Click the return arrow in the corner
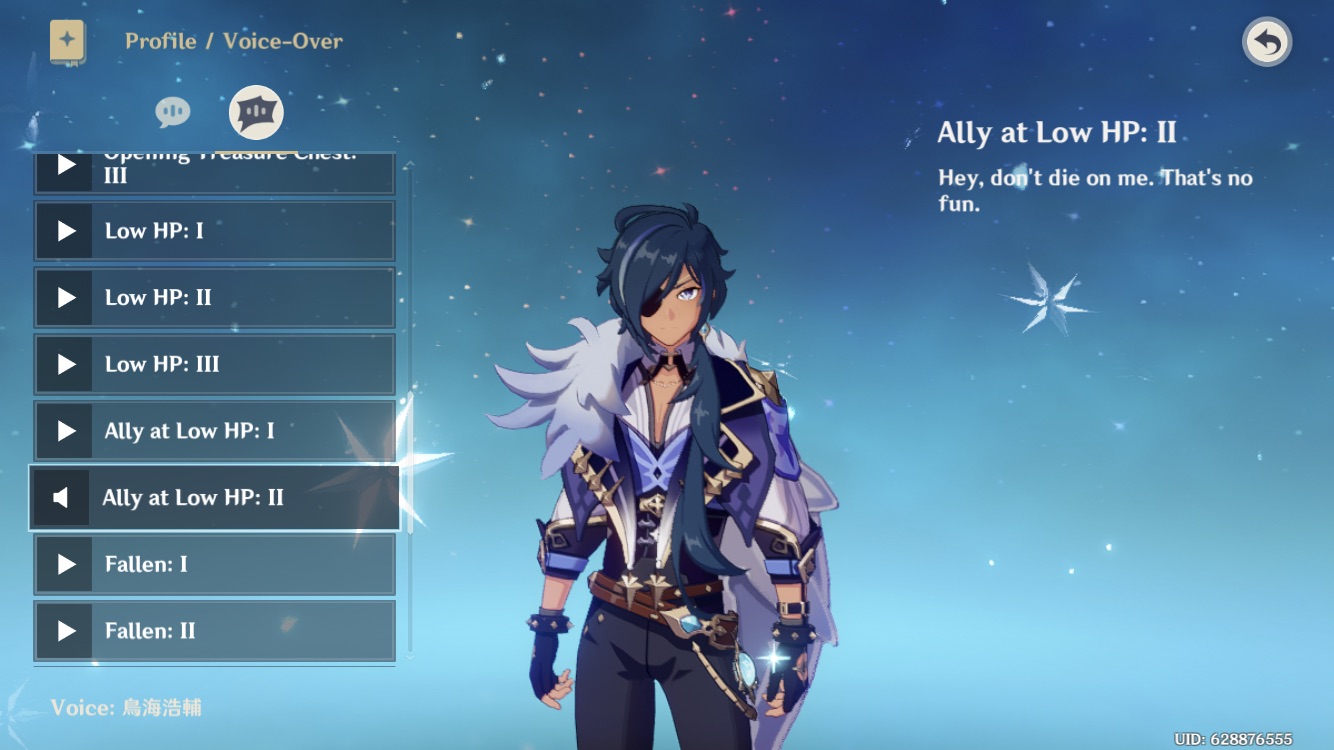 1266,41
